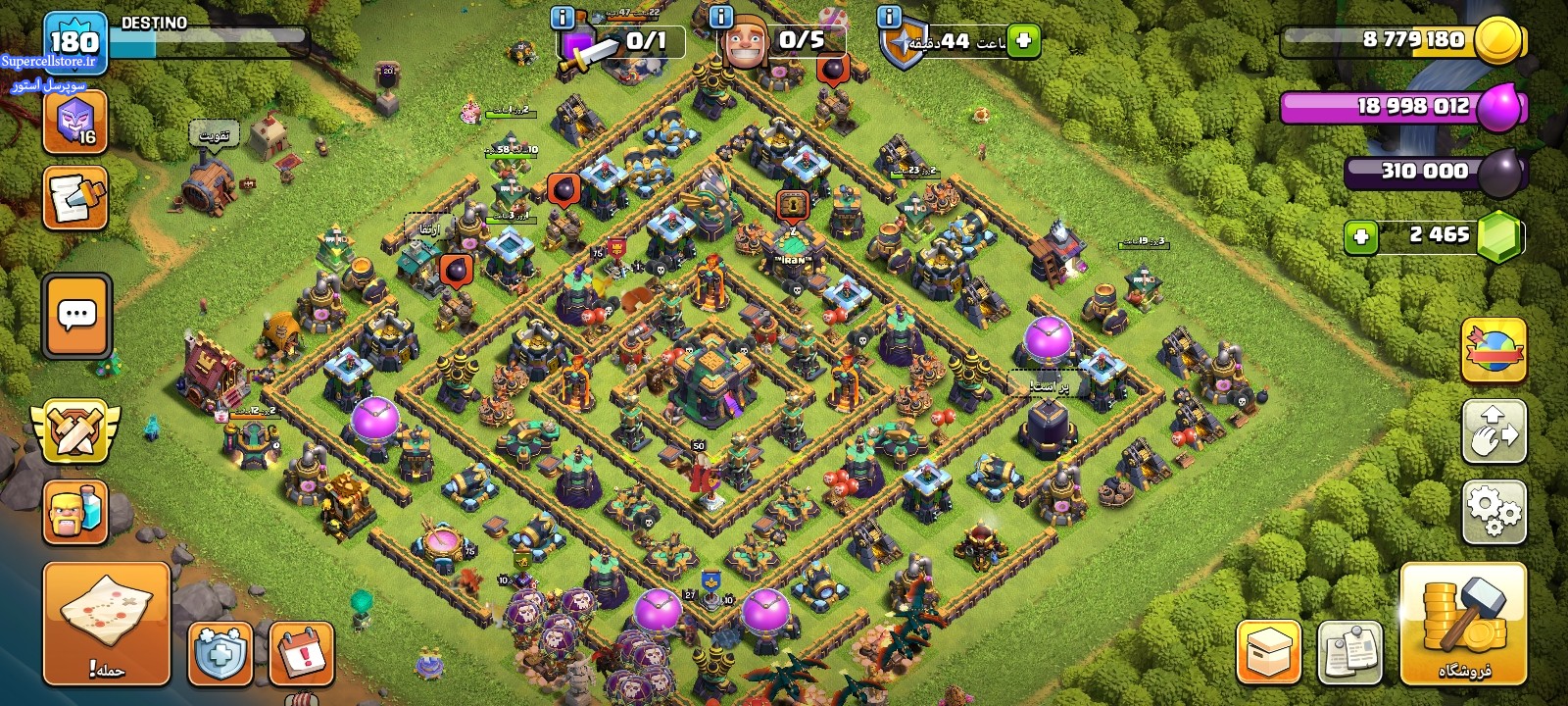View player profile level 180 badge
This screenshot has width=1568, height=706.
point(74,41)
